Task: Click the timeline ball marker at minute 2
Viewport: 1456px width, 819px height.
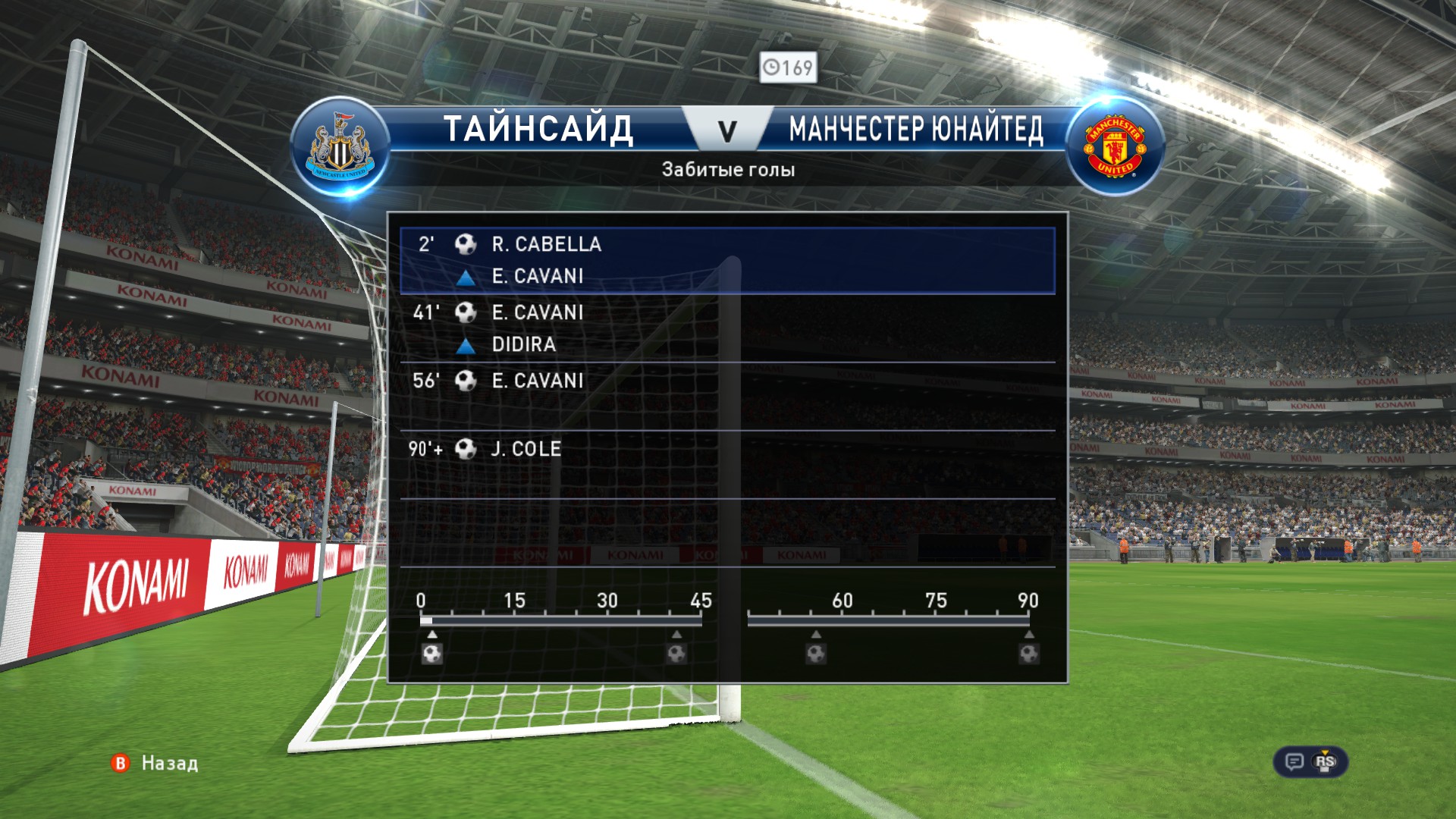Action: (x=432, y=653)
